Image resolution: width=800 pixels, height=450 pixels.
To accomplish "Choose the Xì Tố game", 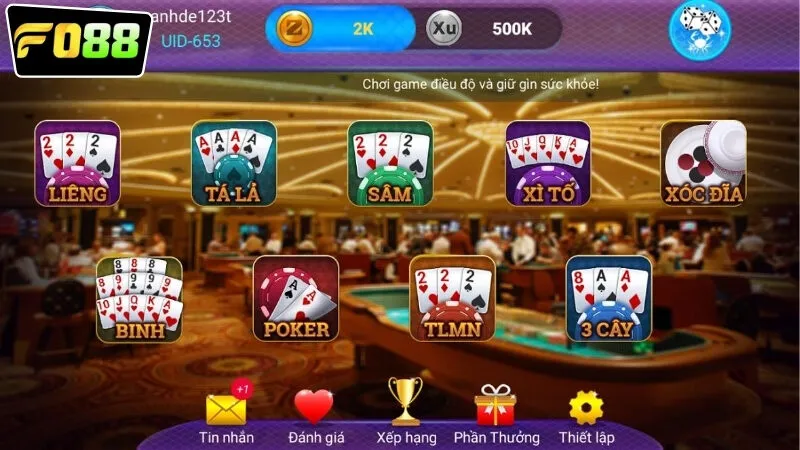I will (x=547, y=163).
